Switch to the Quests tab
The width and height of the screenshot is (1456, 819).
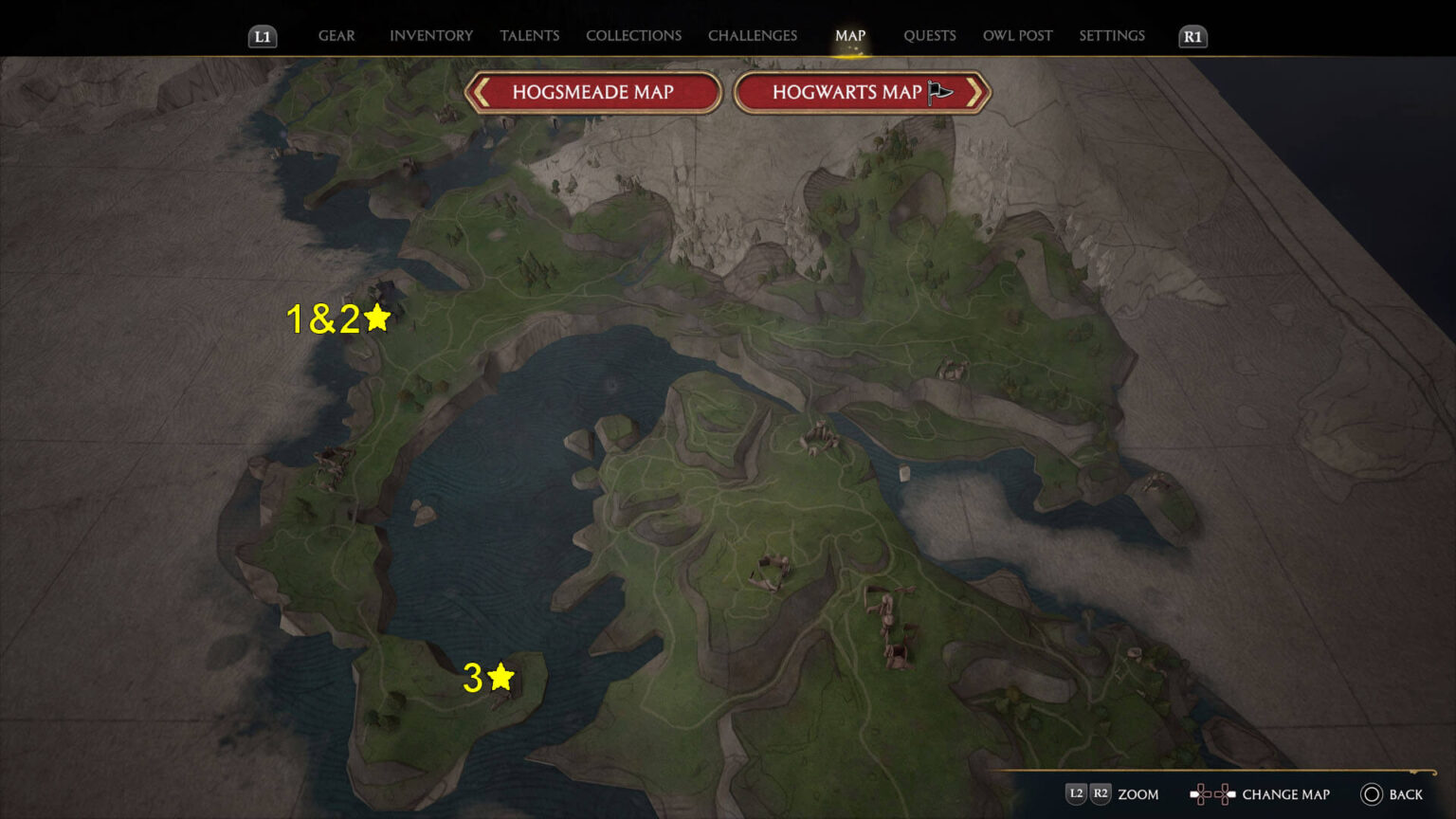coord(930,35)
